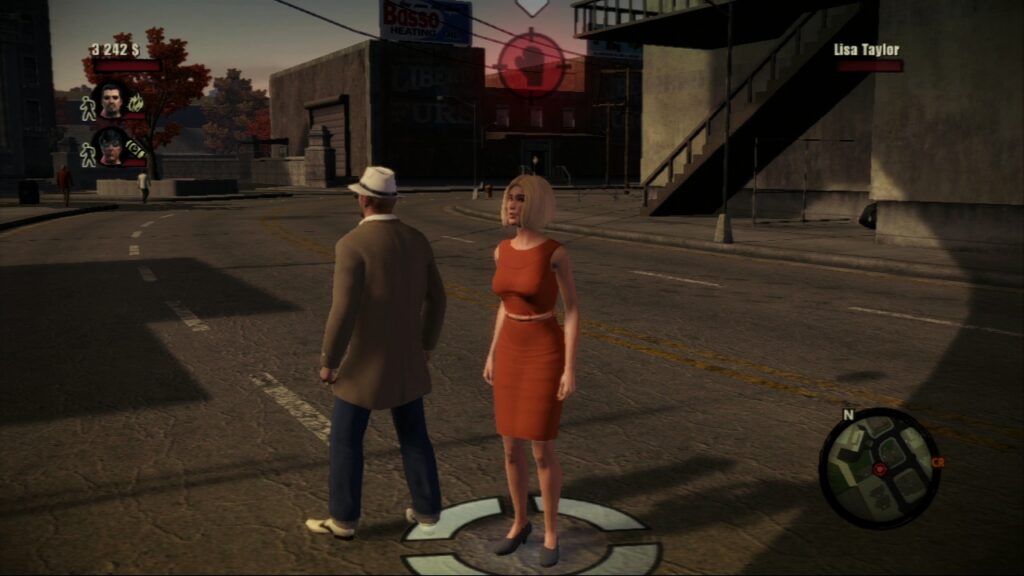Select the first crew member portrait

109,100
